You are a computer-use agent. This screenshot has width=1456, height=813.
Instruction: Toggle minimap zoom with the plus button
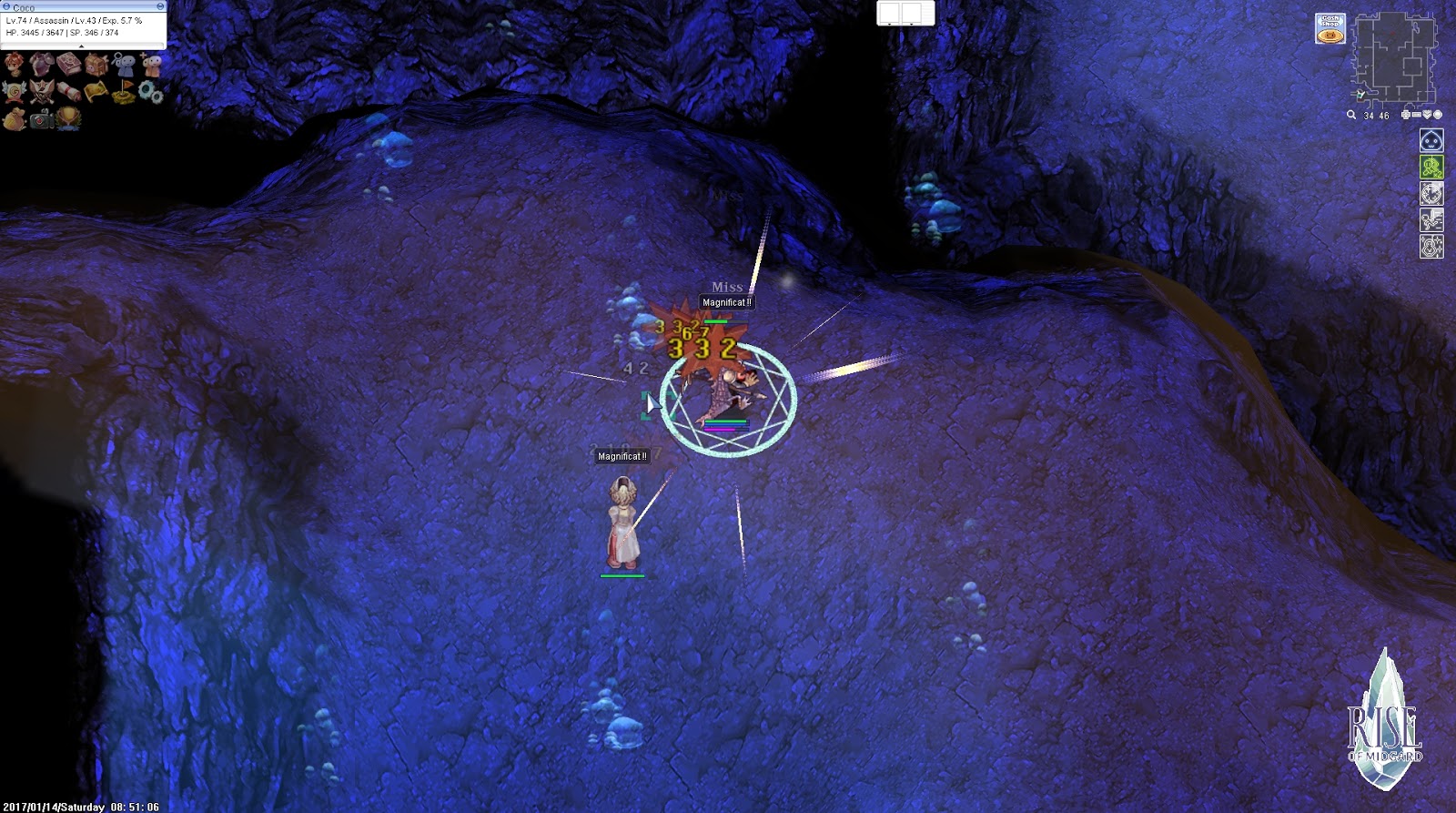point(1405,115)
